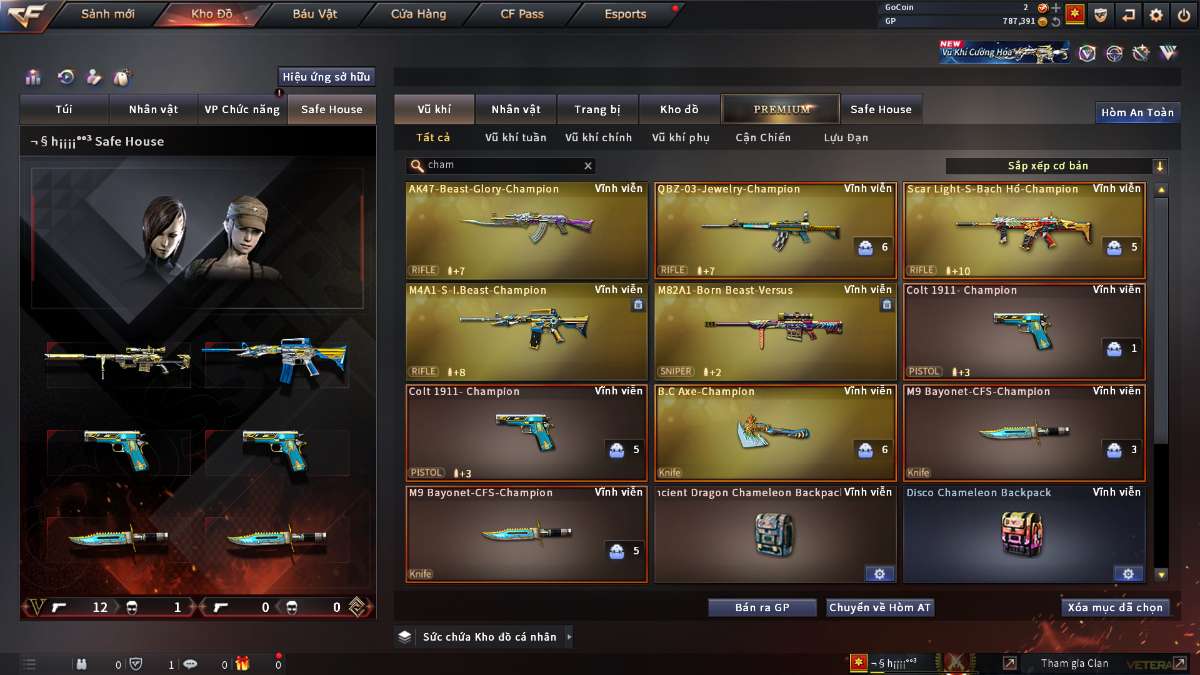Clear the search text 'cham'
Viewport: 1200px width, 675px height.
[588, 166]
